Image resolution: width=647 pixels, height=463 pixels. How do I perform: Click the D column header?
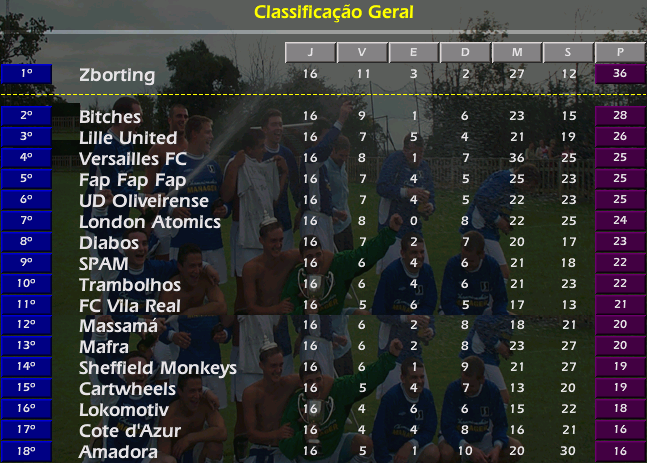465,52
